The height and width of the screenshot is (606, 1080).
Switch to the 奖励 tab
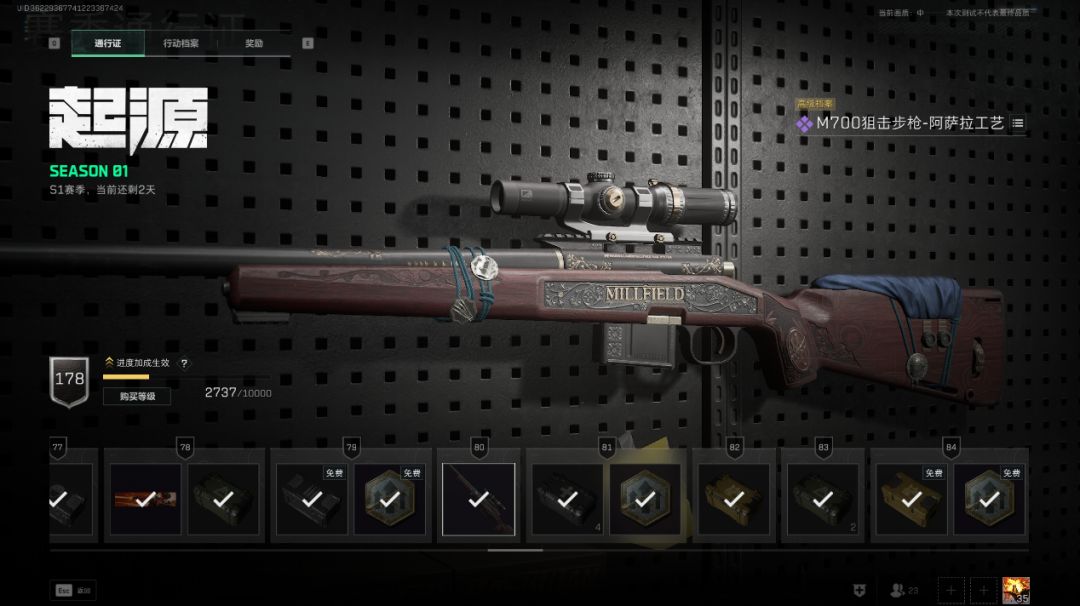coord(254,44)
